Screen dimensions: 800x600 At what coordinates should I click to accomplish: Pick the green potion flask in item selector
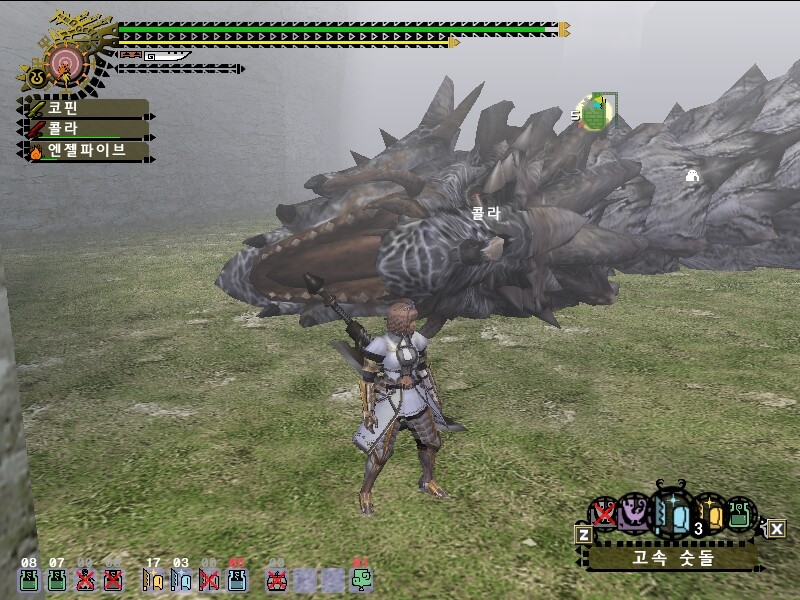coord(740,513)
